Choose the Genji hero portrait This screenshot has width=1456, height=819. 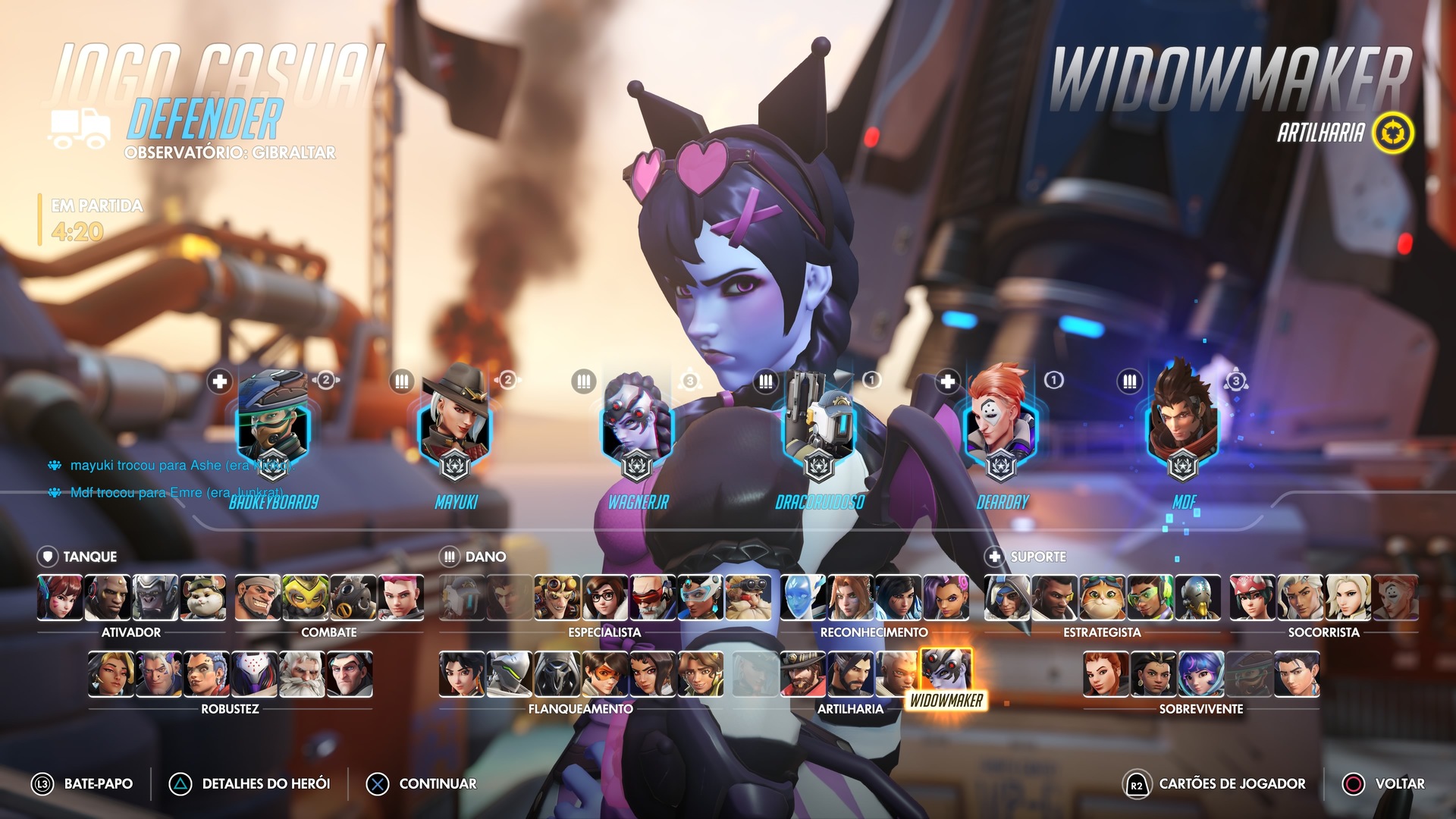(509, 674)
